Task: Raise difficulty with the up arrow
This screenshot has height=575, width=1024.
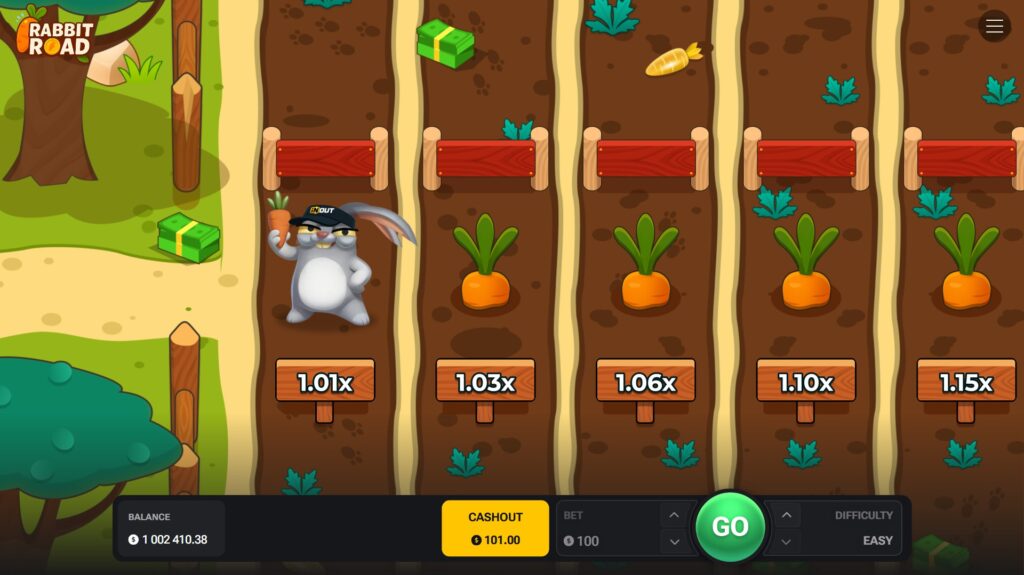Action: [786, 515]
